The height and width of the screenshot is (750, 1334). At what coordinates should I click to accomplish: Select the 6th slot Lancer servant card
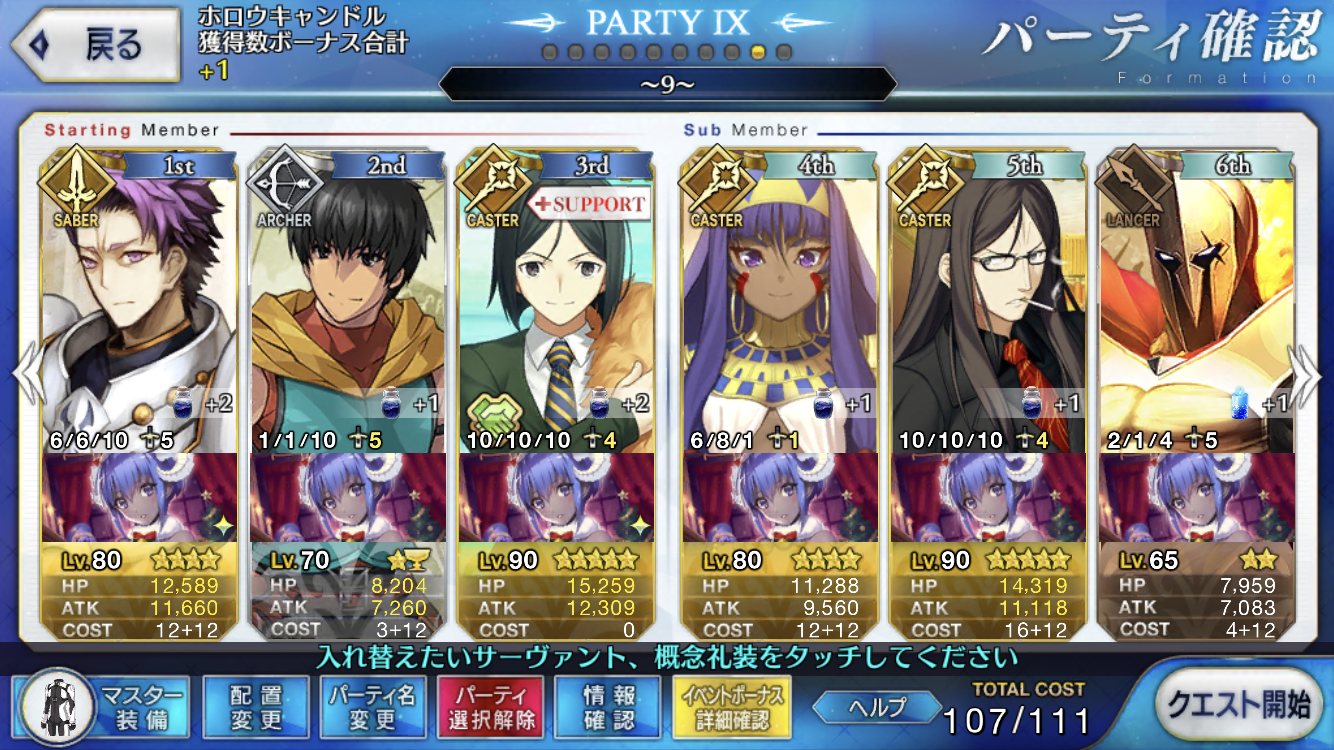(x=1196, y=300)
